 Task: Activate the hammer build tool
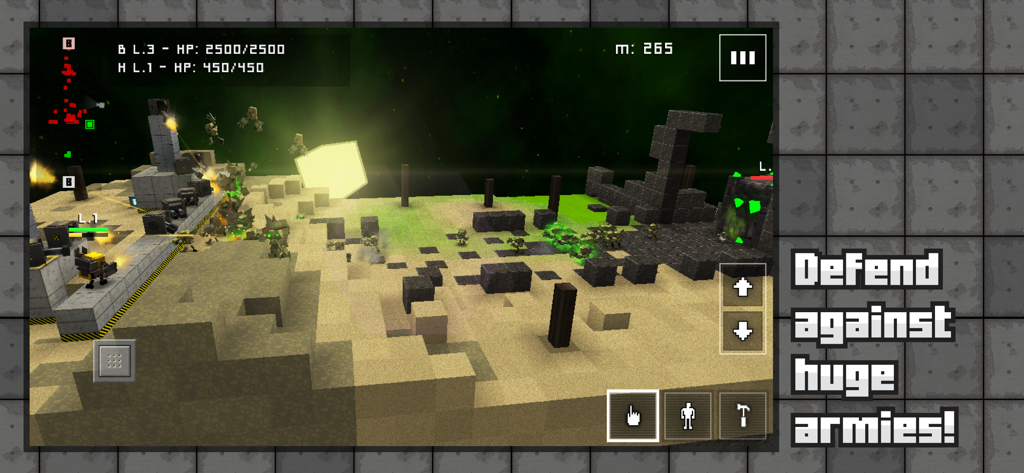(742, 415)
